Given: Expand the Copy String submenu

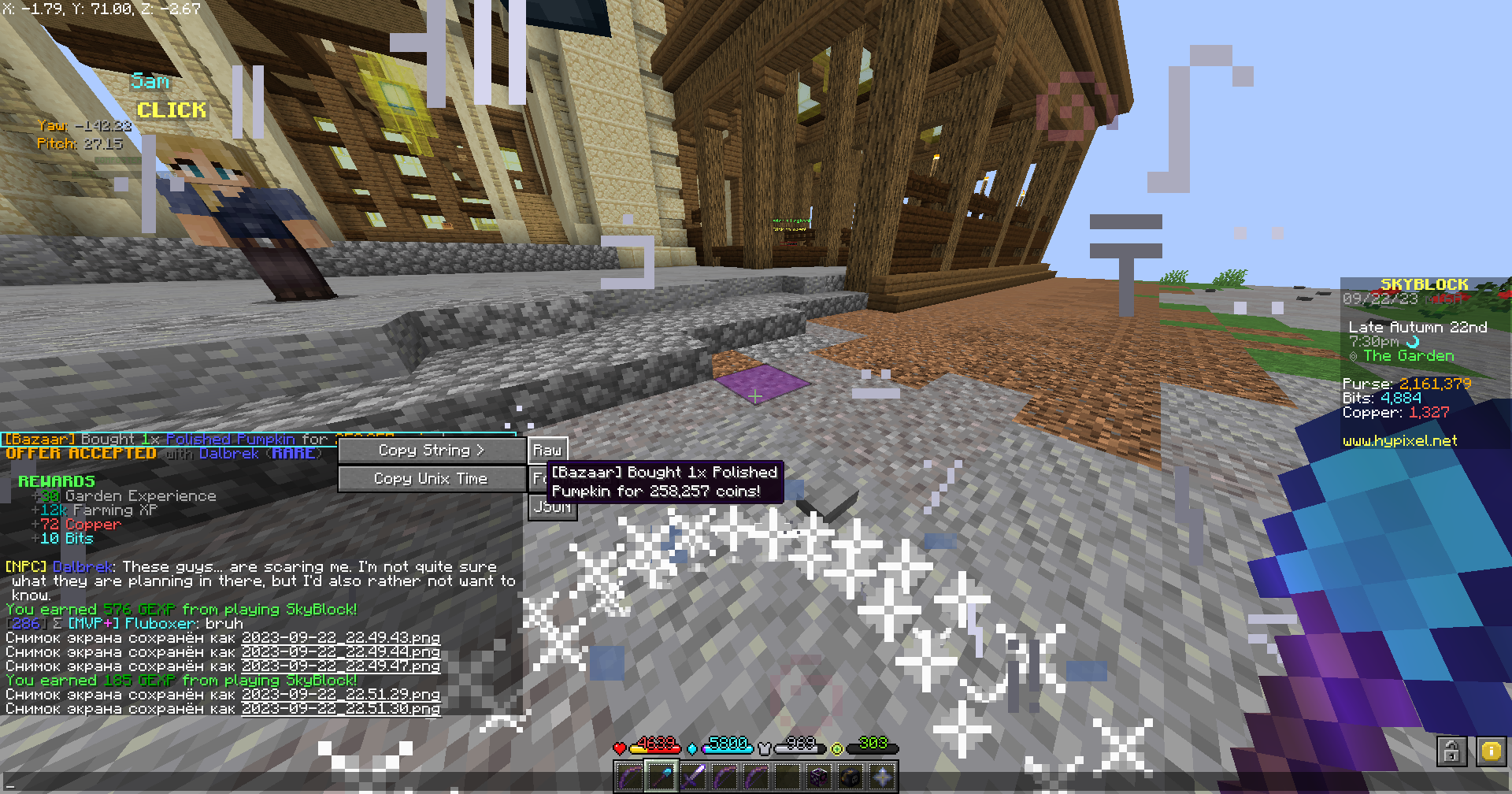Looking at the screenshot, I should (x=432, y=451).
